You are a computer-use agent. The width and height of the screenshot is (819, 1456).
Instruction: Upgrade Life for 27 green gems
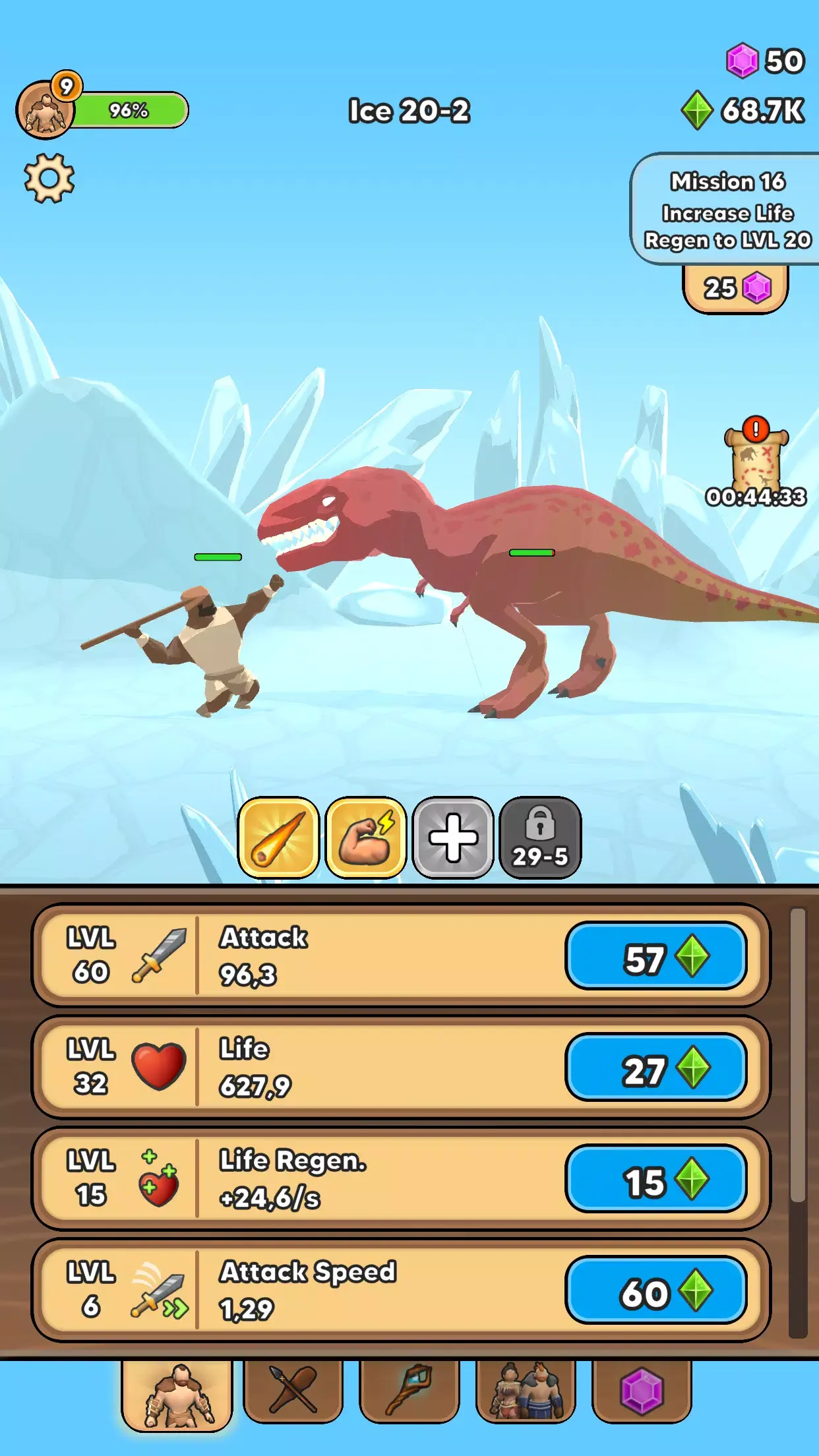(656, 1068)
